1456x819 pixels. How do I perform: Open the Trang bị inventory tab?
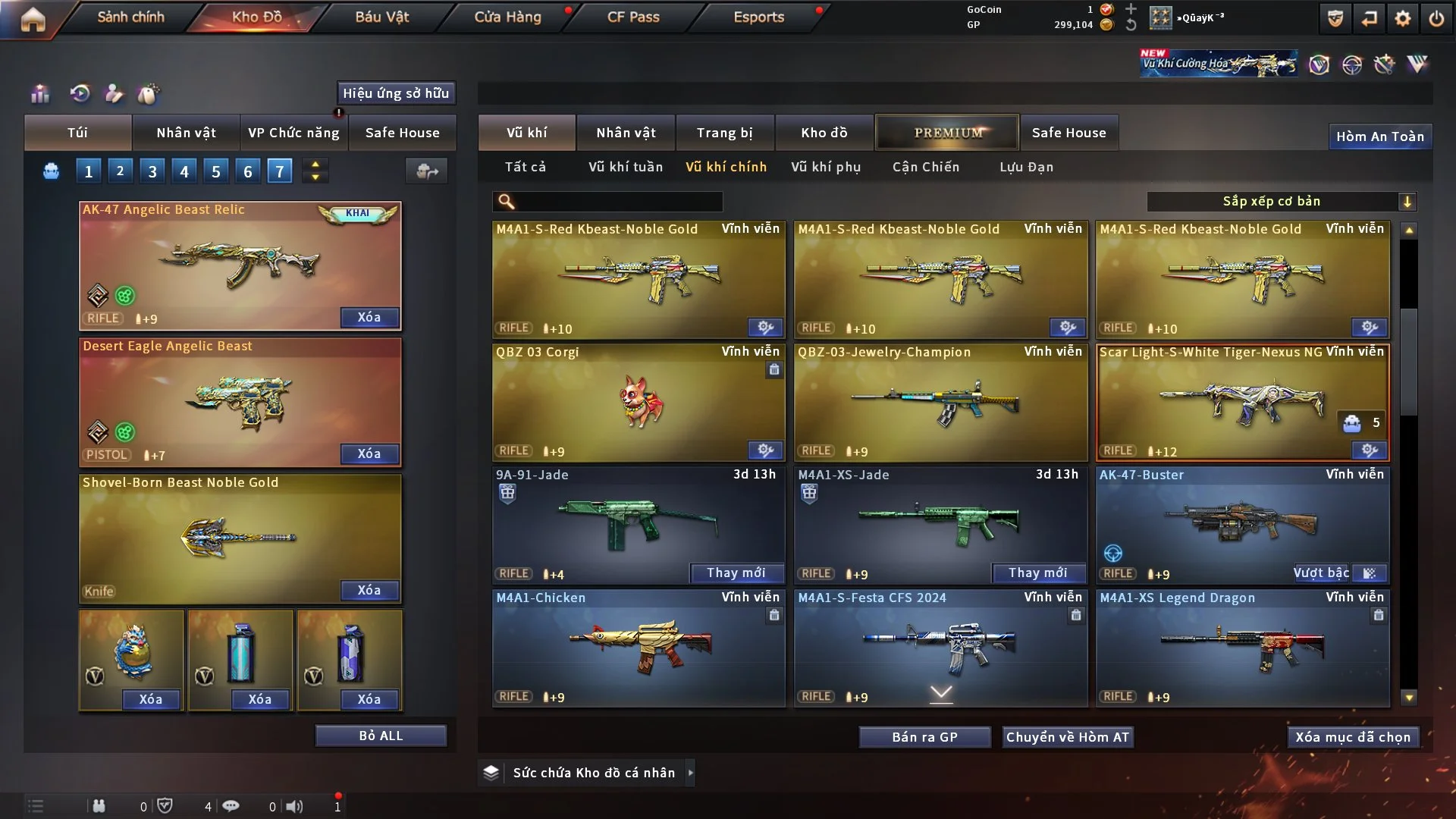pyautogui.click(x=724, y=133)
